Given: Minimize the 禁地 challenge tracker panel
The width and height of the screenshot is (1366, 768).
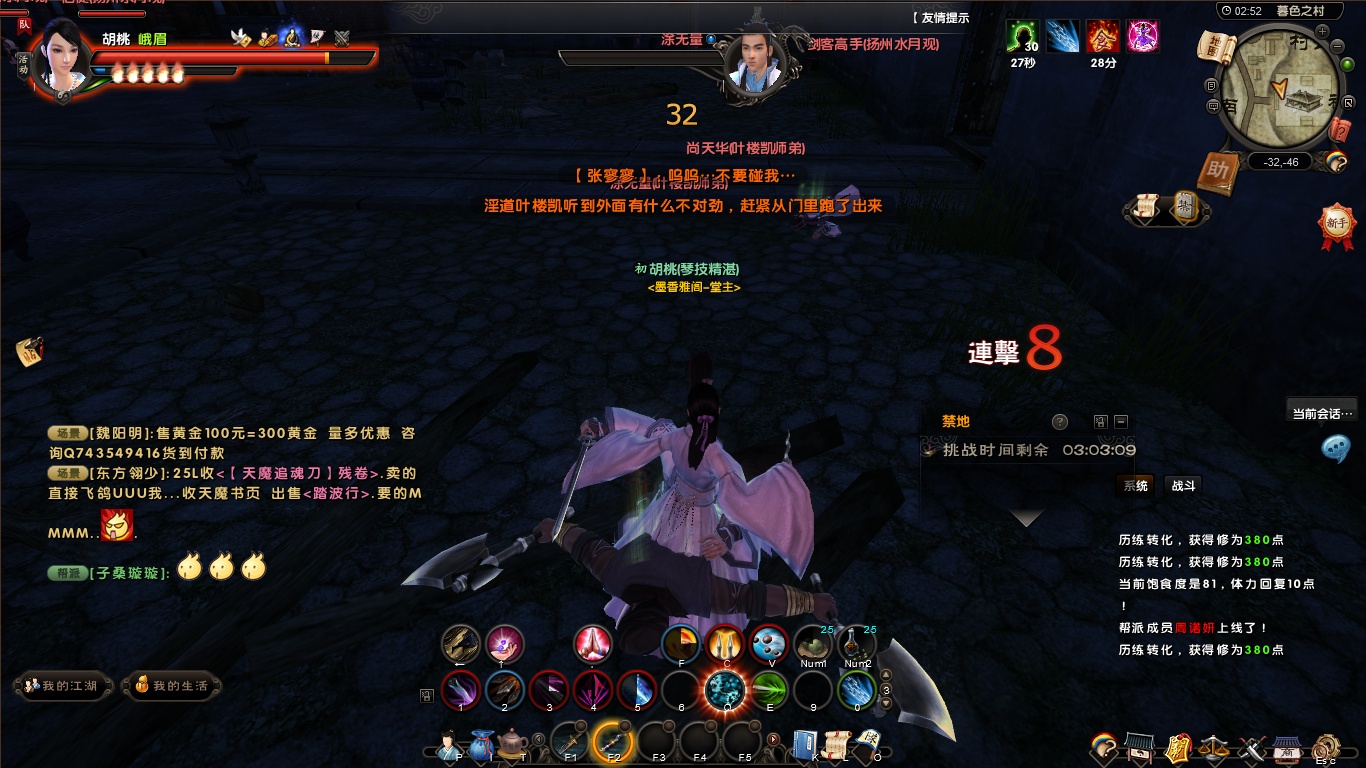Looking at the screenshot, I should tap(1121, 422).
